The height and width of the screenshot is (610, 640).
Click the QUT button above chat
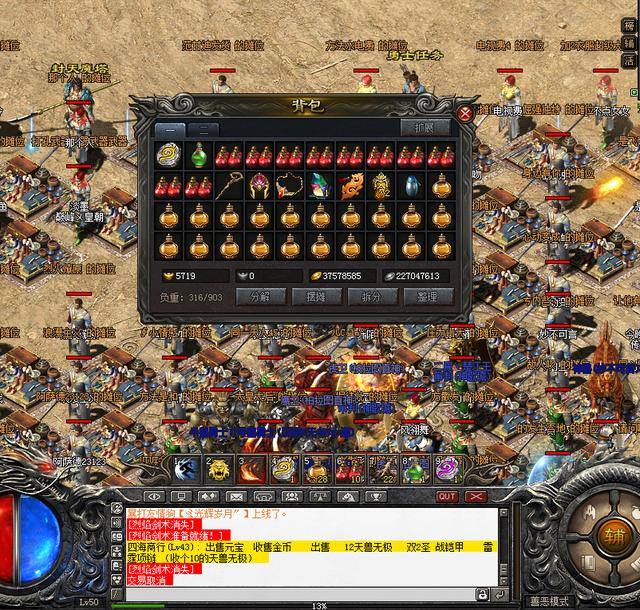pyautogui.click(x=446, y=496)
